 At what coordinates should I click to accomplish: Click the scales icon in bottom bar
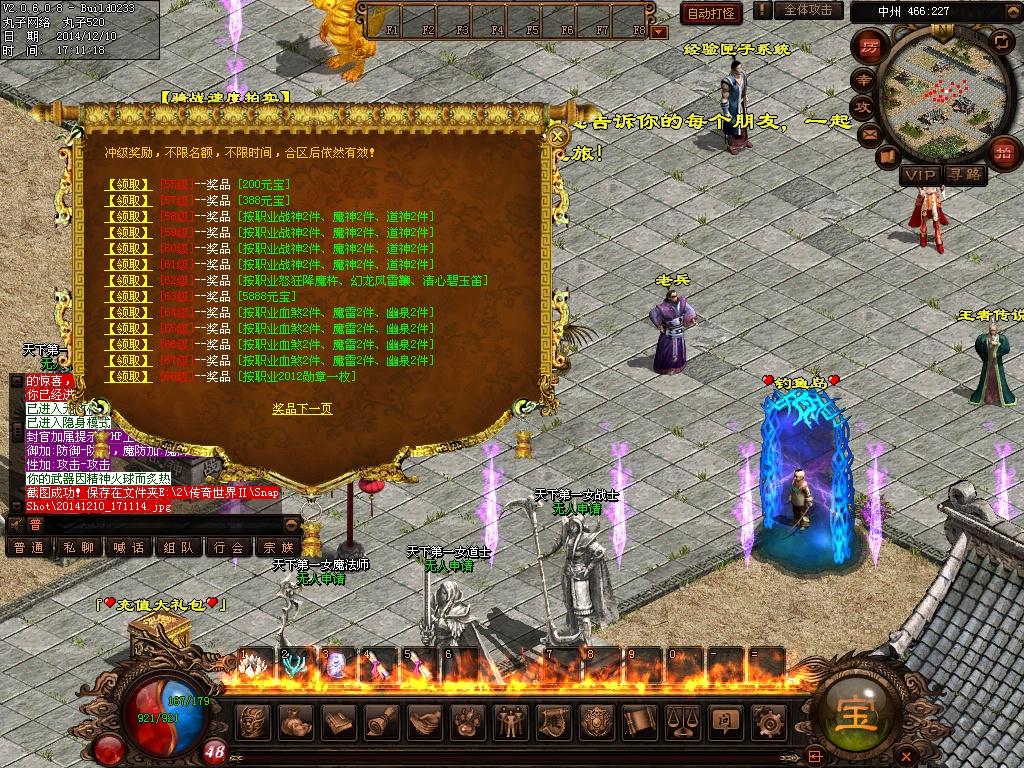point(681,721)
